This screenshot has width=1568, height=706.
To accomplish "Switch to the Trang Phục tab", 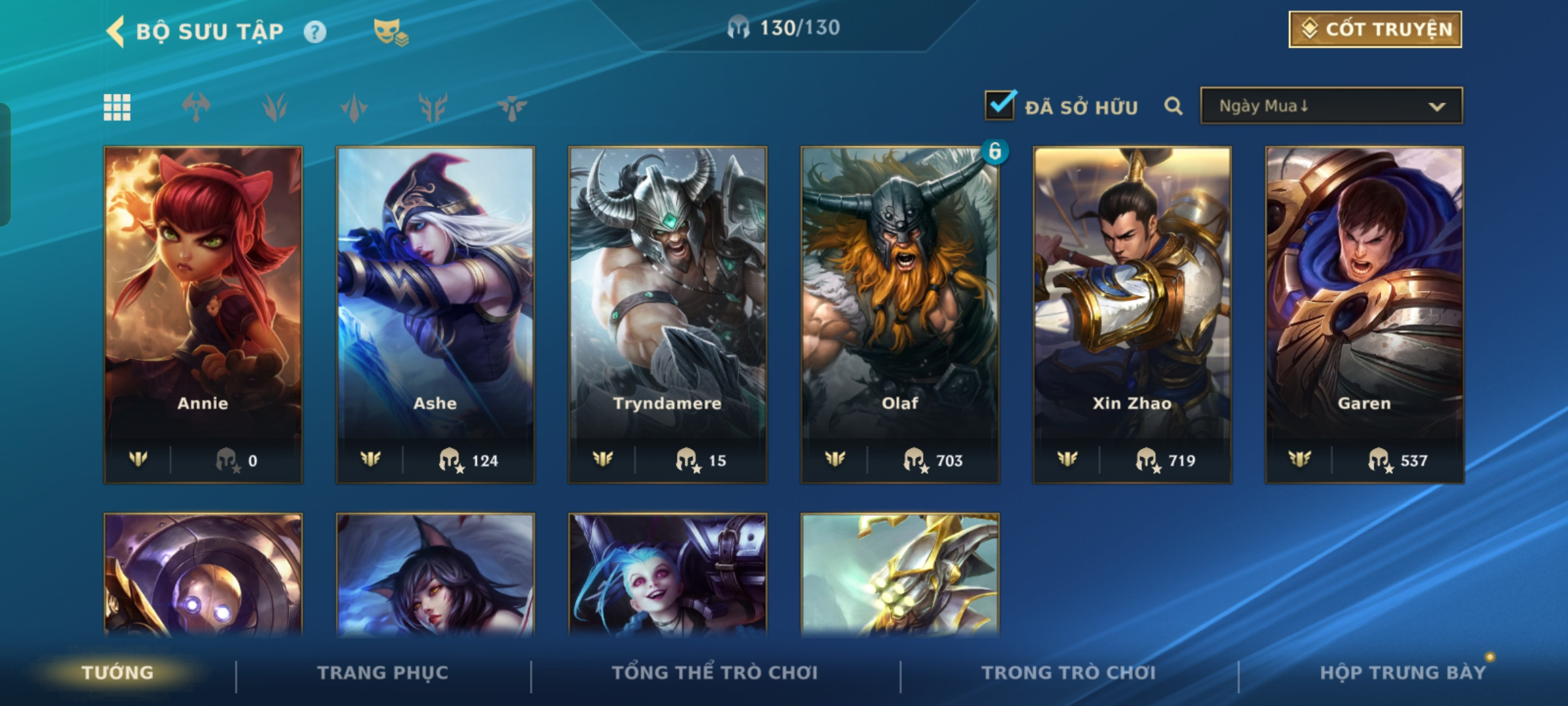I will (x=383, y=673).
